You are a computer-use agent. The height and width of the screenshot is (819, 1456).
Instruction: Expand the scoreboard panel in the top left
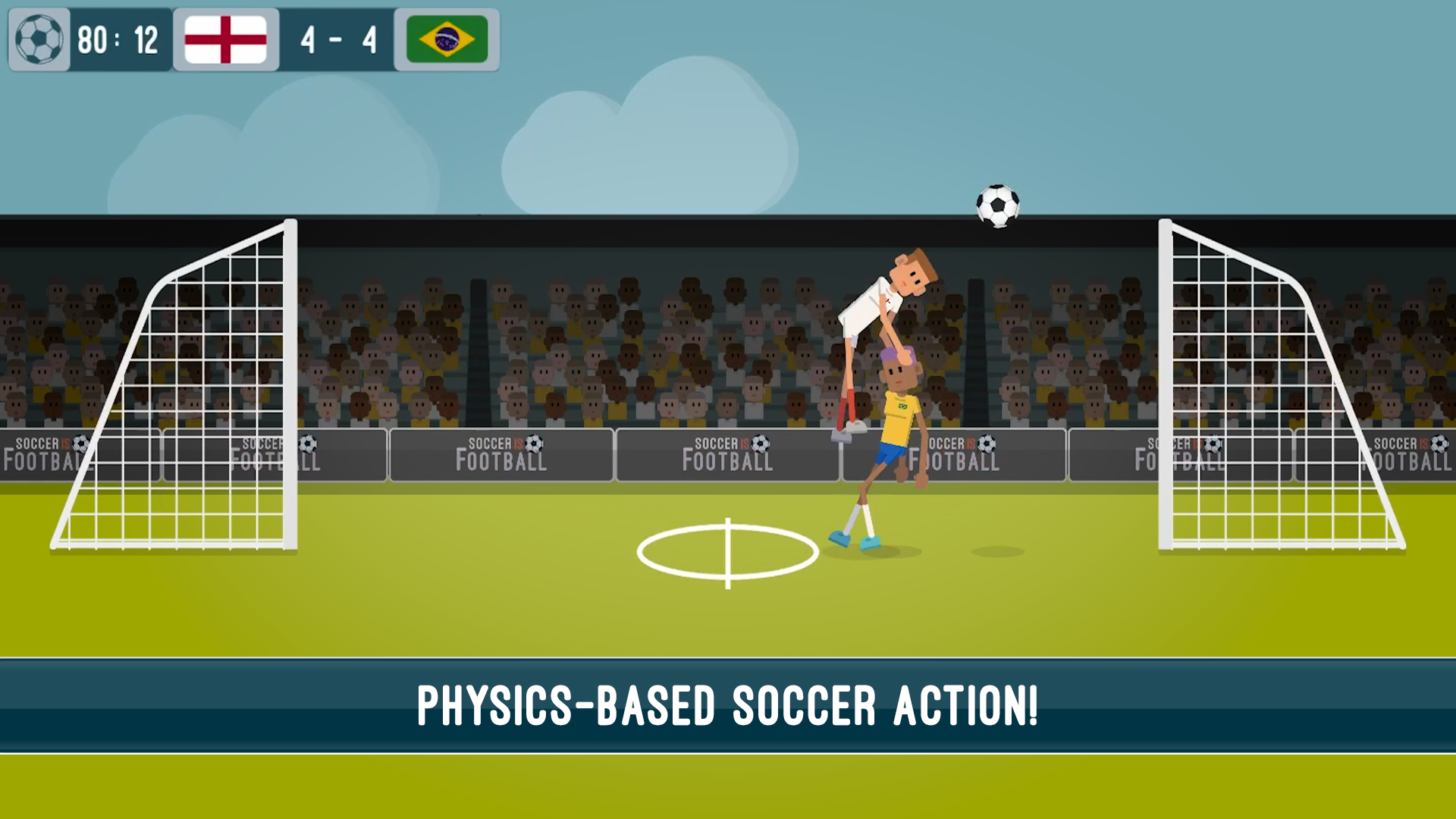[254, 39]
